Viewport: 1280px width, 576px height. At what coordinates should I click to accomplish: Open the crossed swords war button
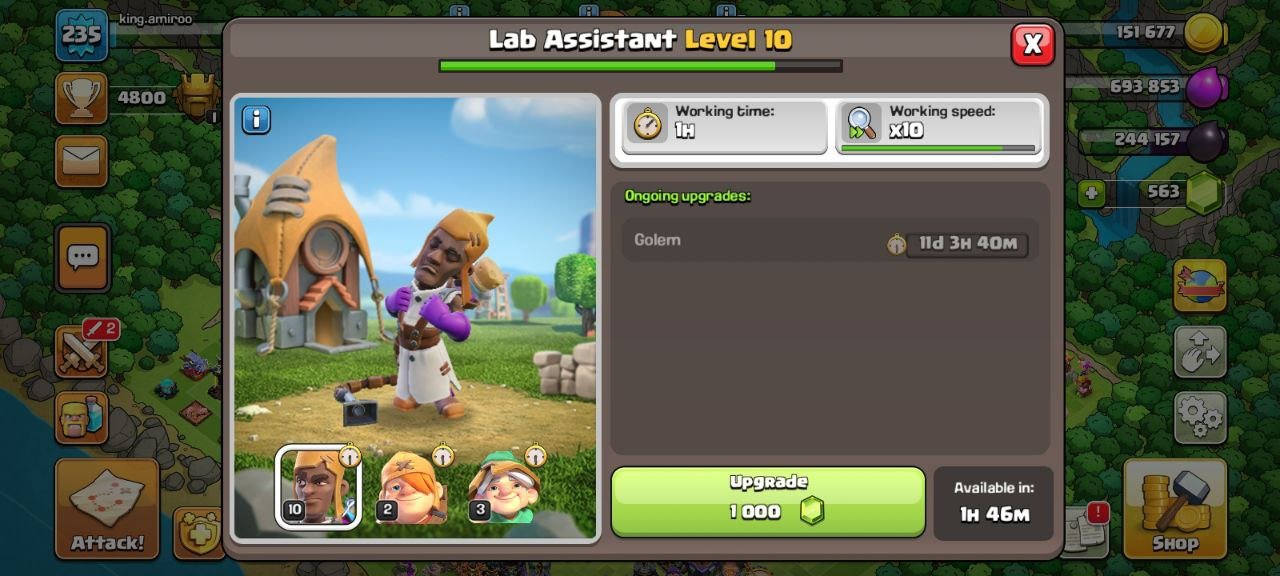(x=82, y=351)
